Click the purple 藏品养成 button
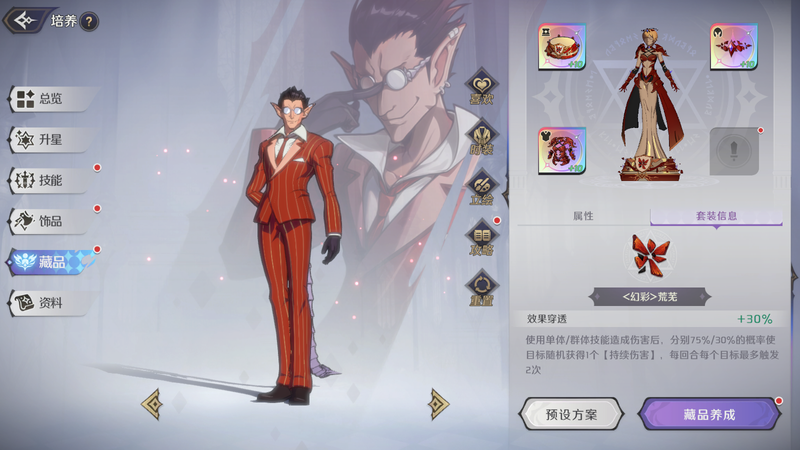Image resolution: width=800 pixels, height=450 pixels. 710,414
